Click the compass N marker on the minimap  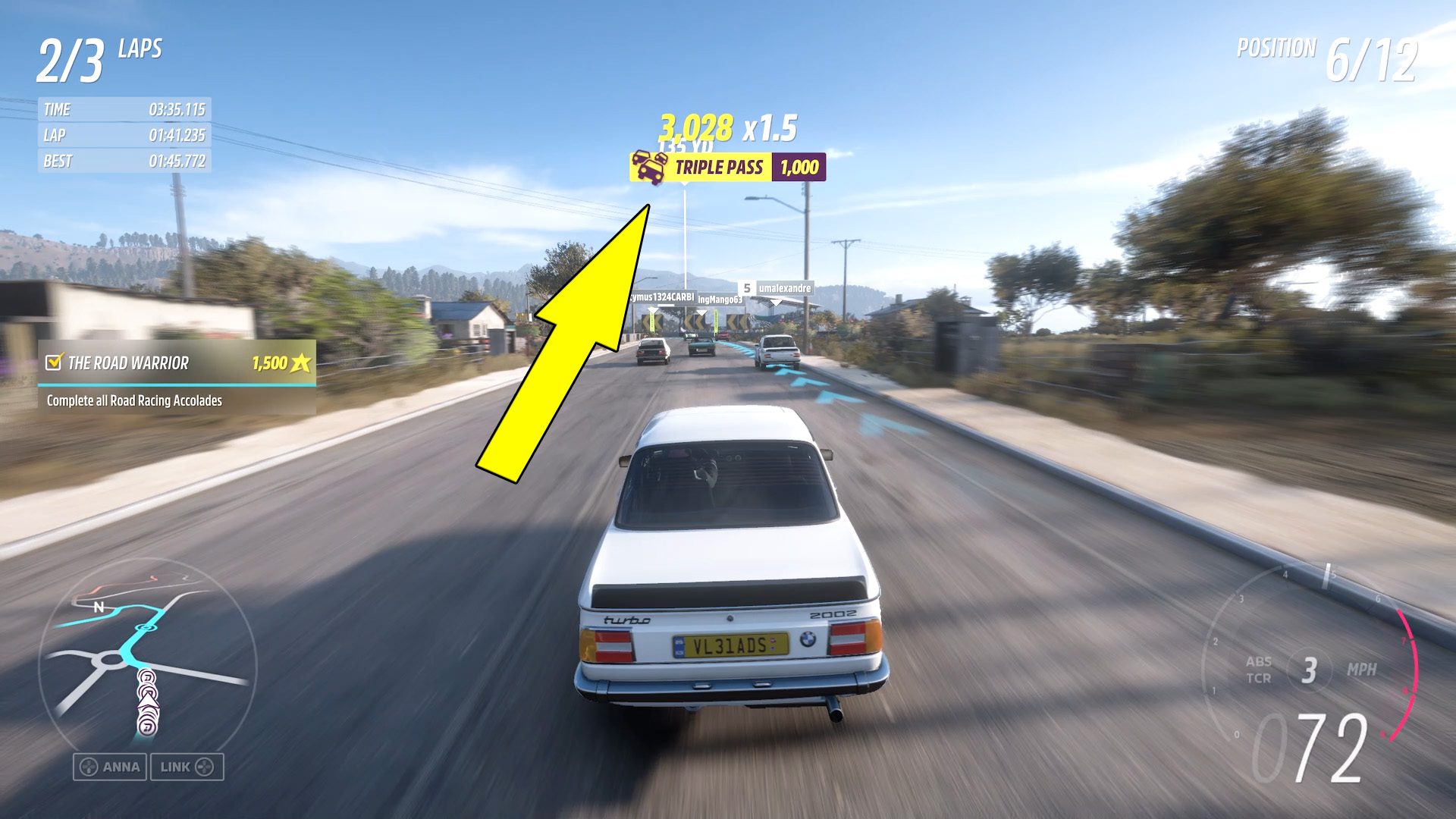tap(98, 607)
